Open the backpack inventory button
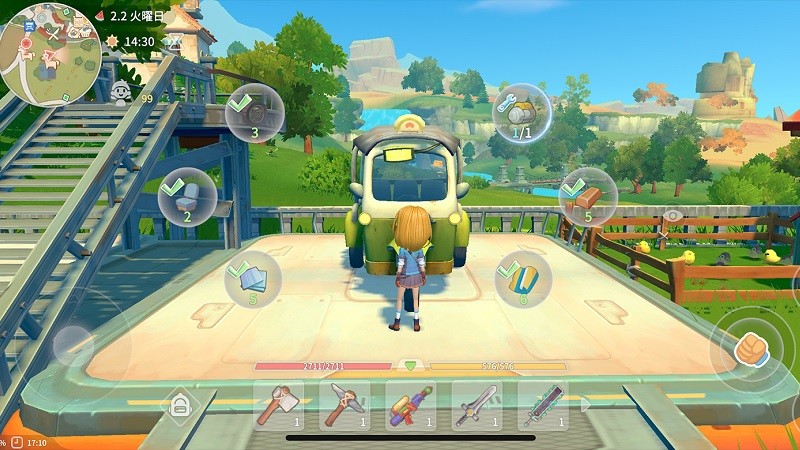The image size is (800, 450). 180,405
